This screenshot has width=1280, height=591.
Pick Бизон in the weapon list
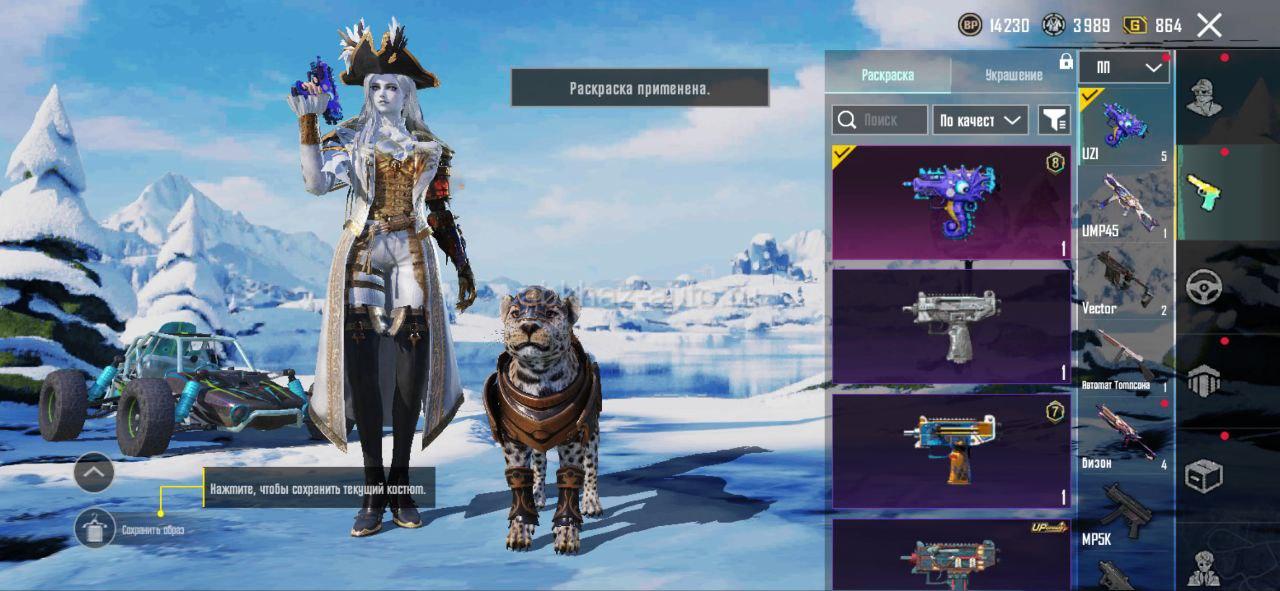point(1125,436)
